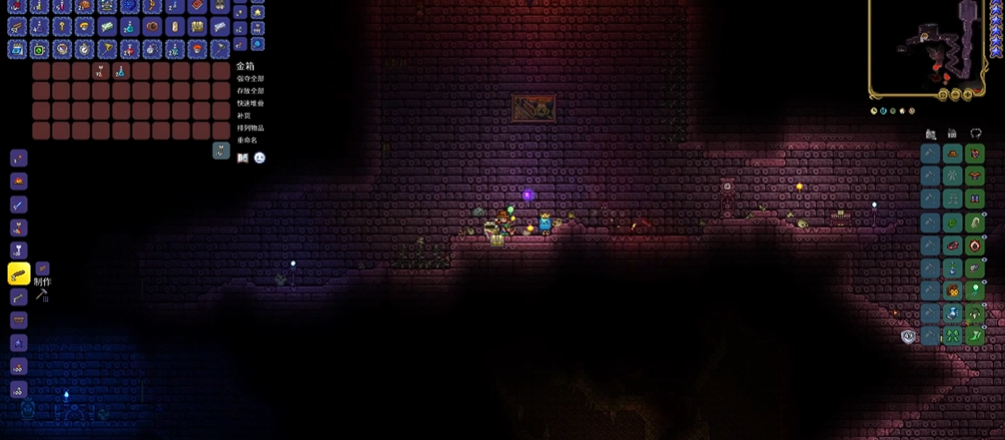Screen dimensions: 1005x440
Task: Select the trash can slot
Action: [221, 150]
